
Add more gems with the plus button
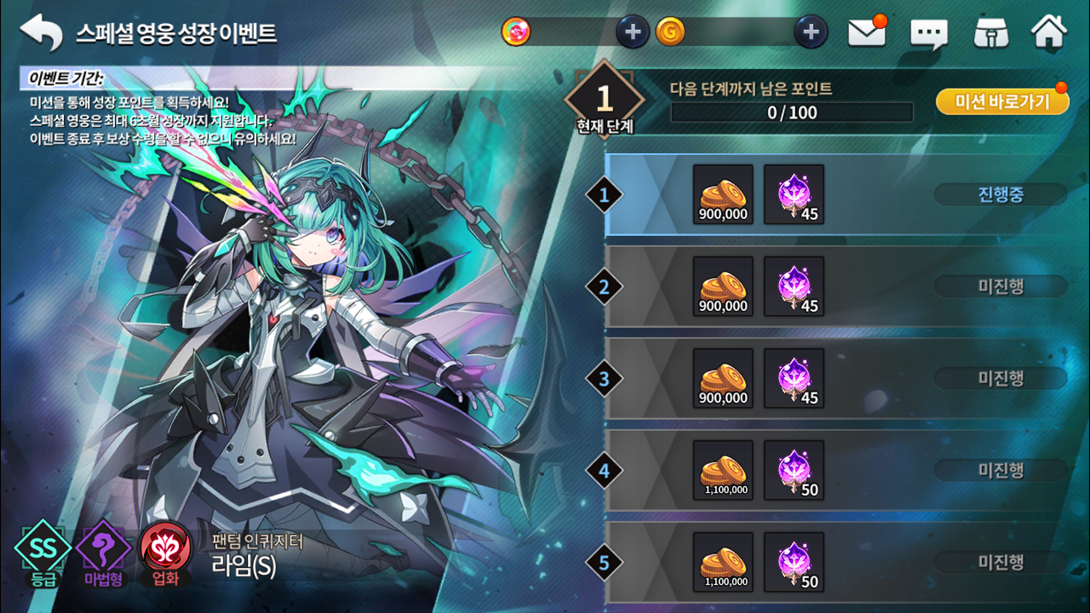click(632, 32)
